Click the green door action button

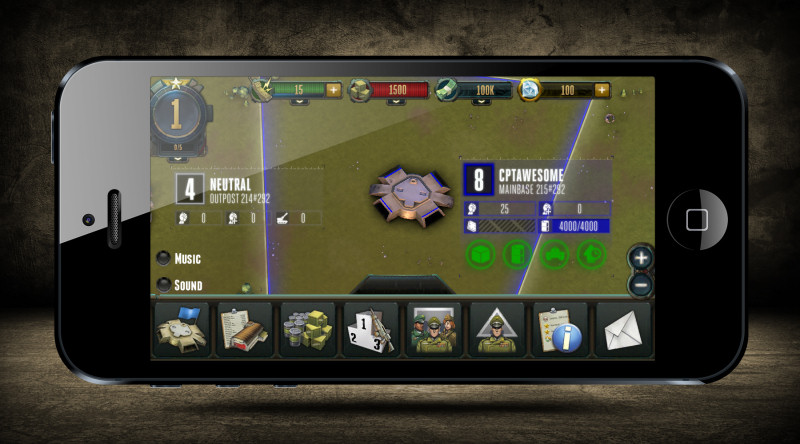point(517,254)
